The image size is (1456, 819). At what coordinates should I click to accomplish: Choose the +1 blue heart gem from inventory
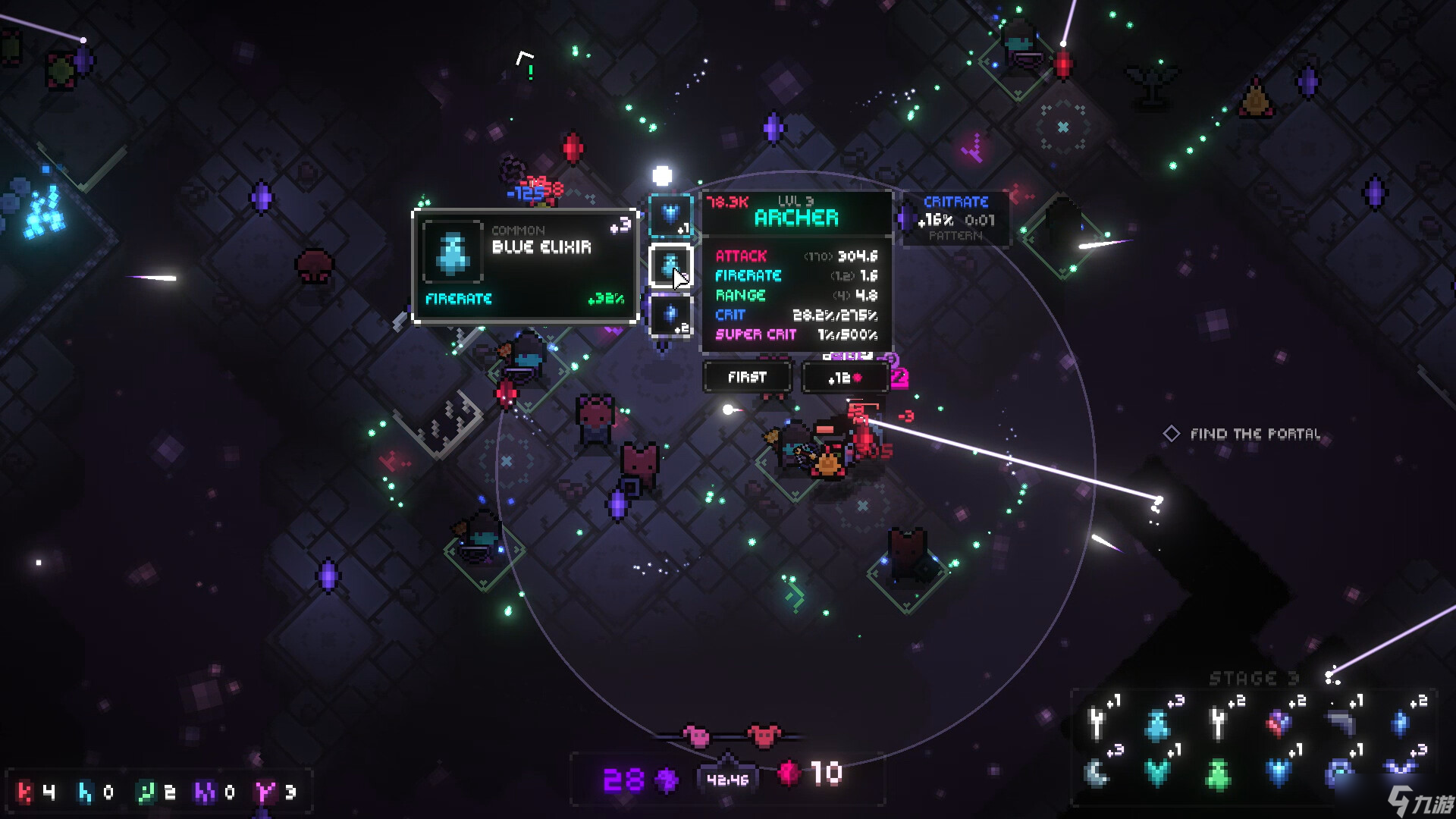tap(1279, 773)
